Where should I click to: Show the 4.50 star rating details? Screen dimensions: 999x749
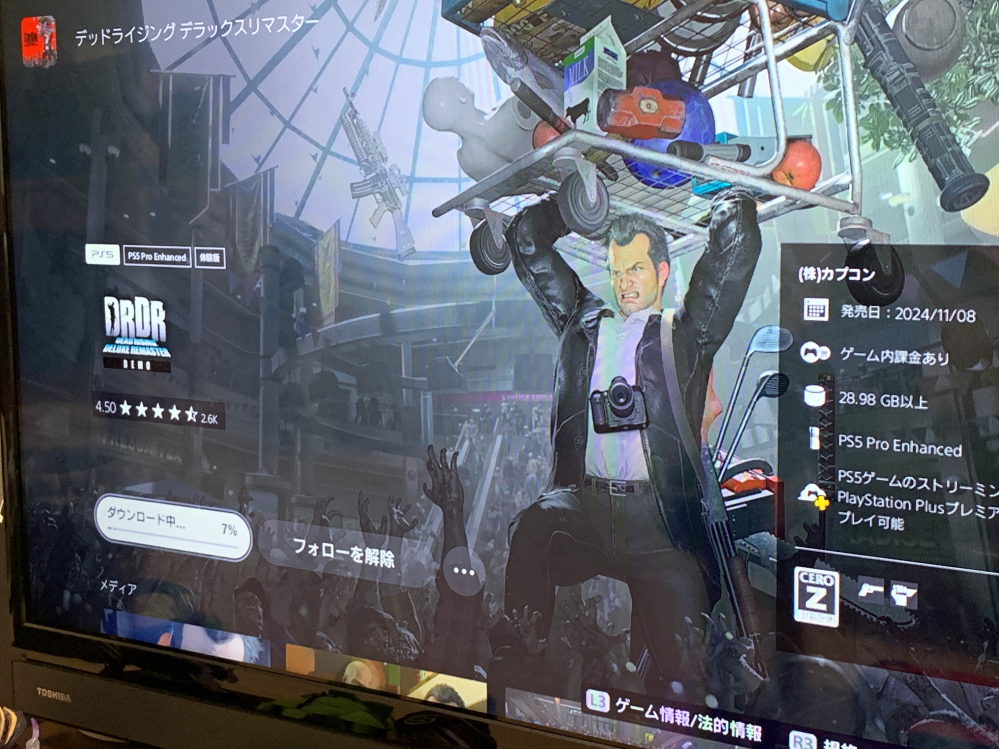(x=157, y=409)
